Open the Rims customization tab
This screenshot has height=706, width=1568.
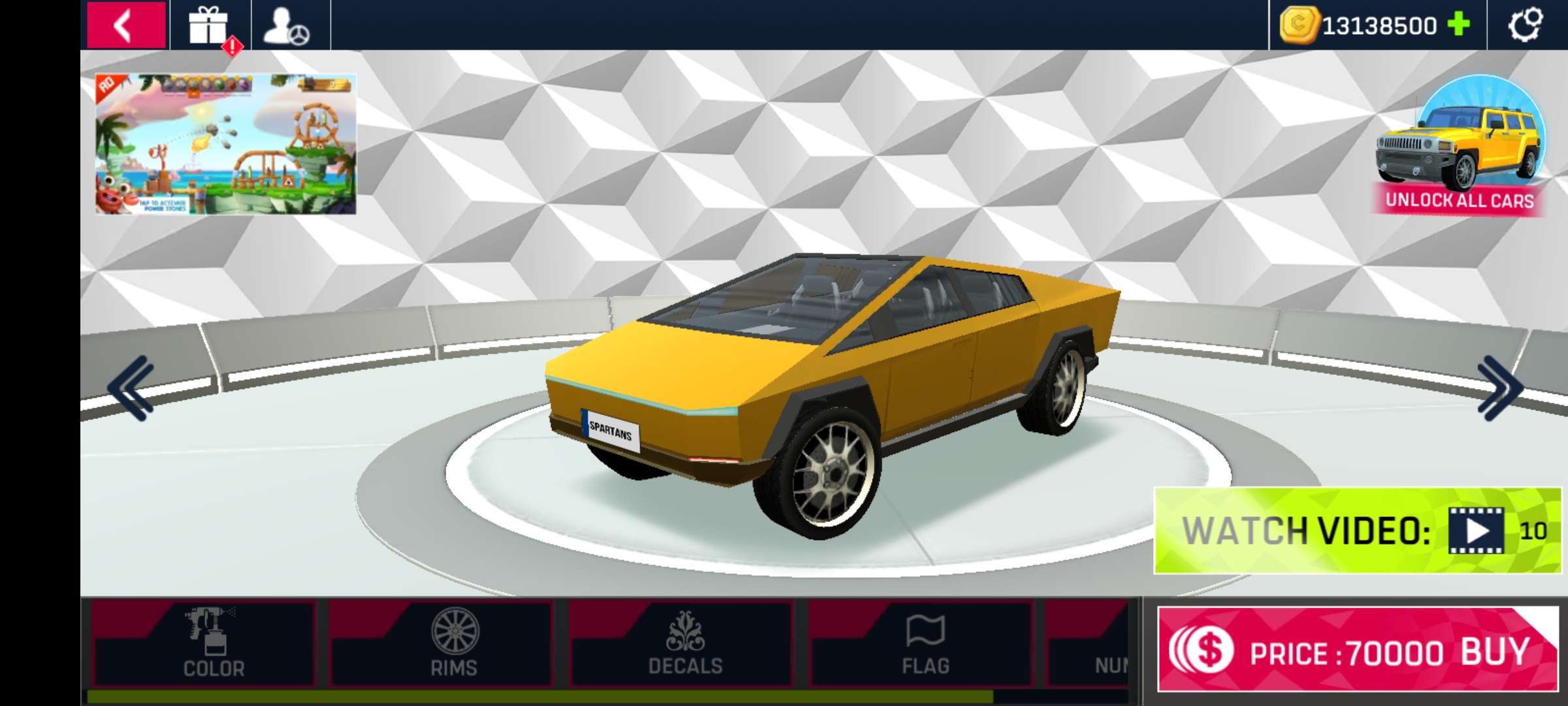point(454,644)
